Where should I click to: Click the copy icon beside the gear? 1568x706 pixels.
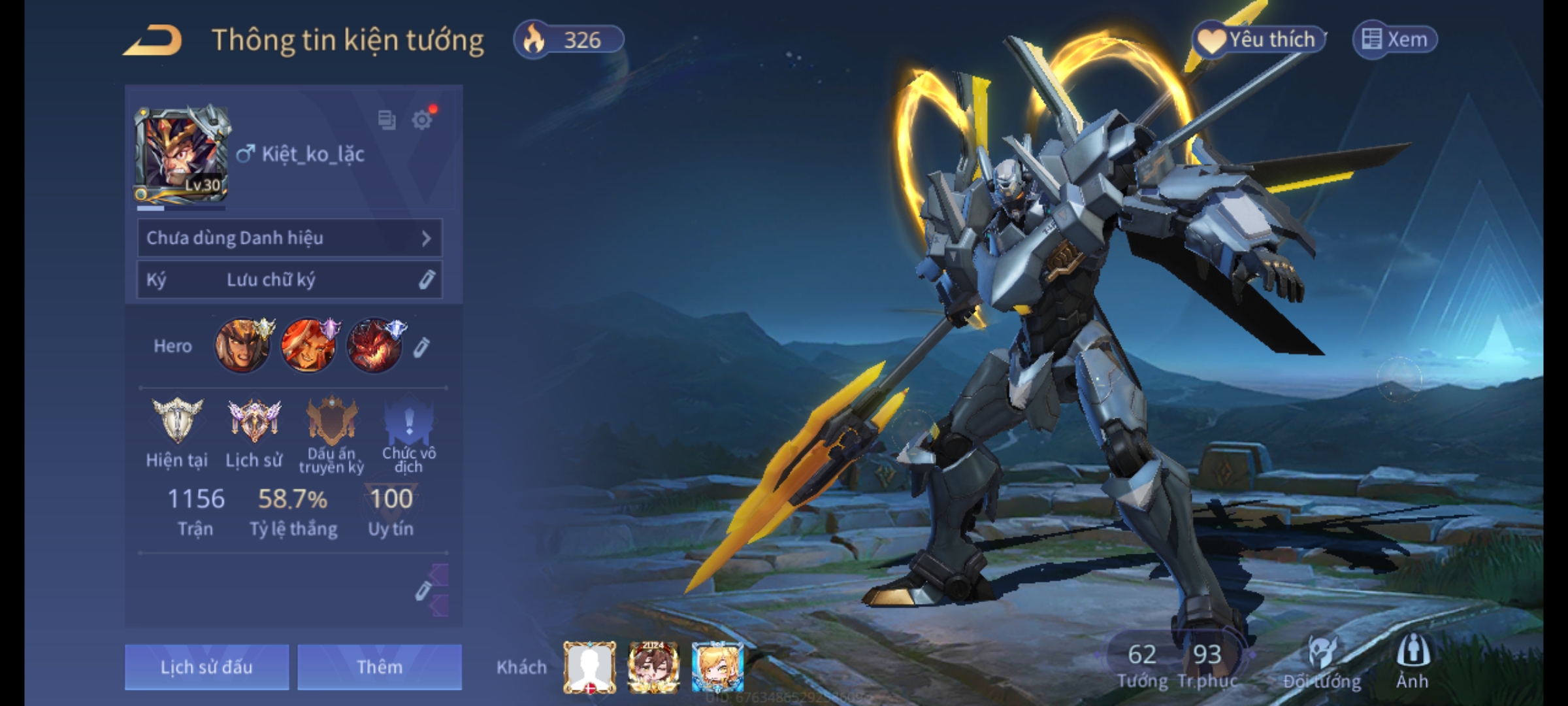coord(387,120)
